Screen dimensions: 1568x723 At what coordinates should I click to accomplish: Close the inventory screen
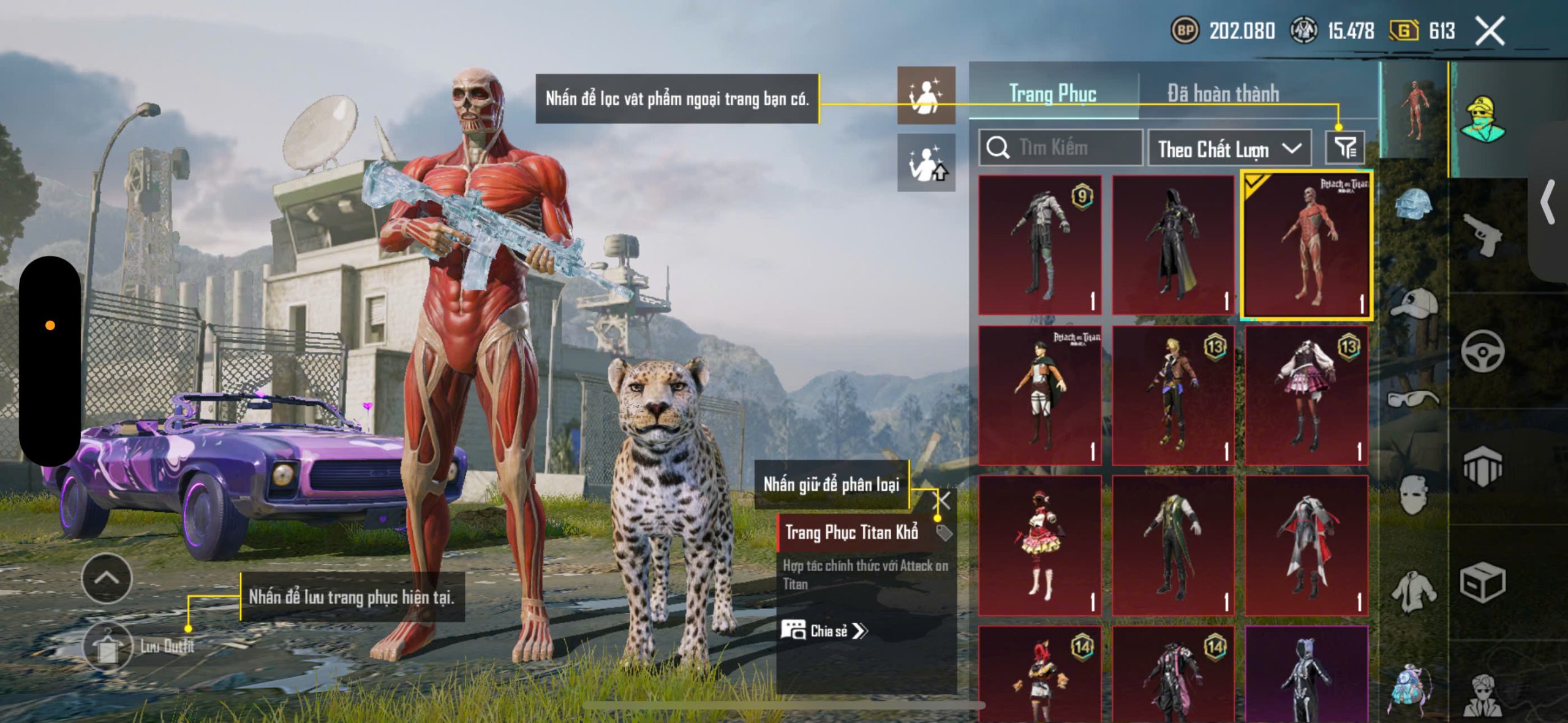pos(1490,31)
